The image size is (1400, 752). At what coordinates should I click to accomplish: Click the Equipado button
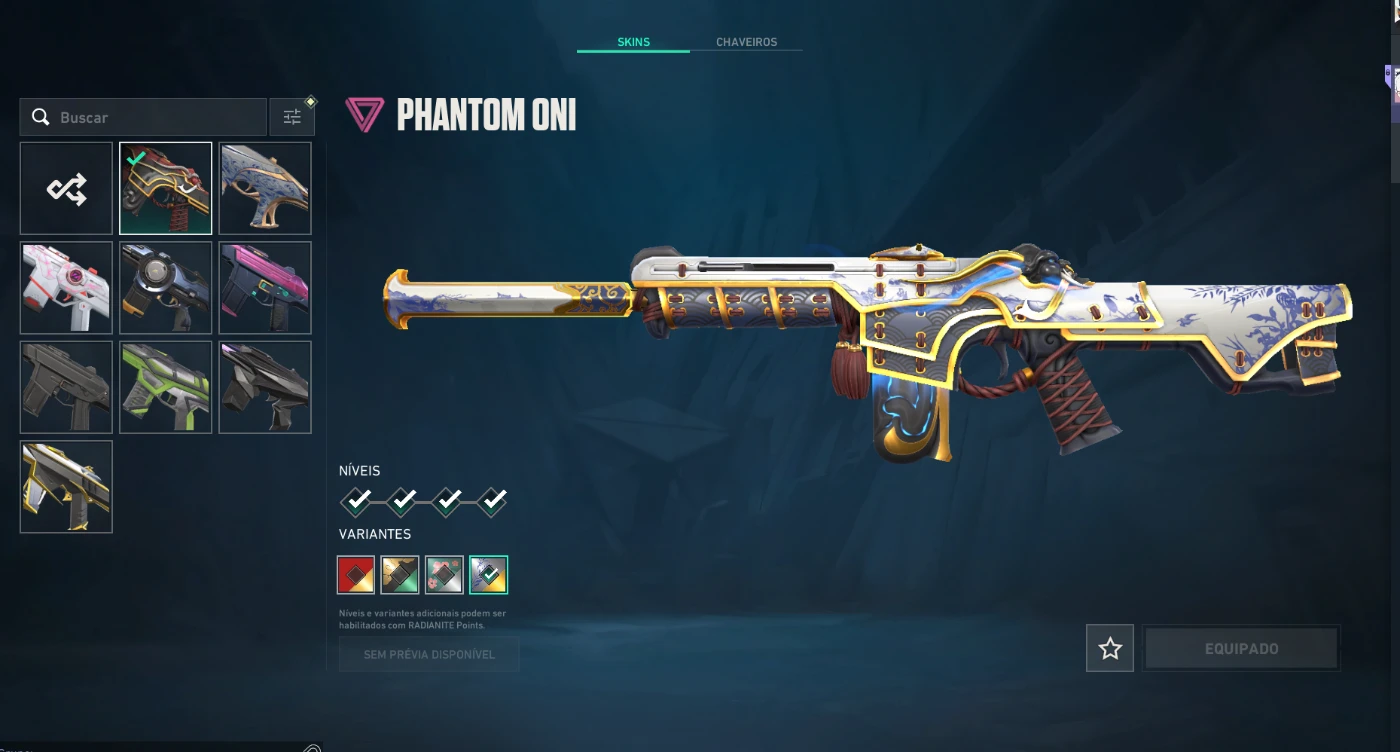pyautogui.click(x=1241, y=648)
